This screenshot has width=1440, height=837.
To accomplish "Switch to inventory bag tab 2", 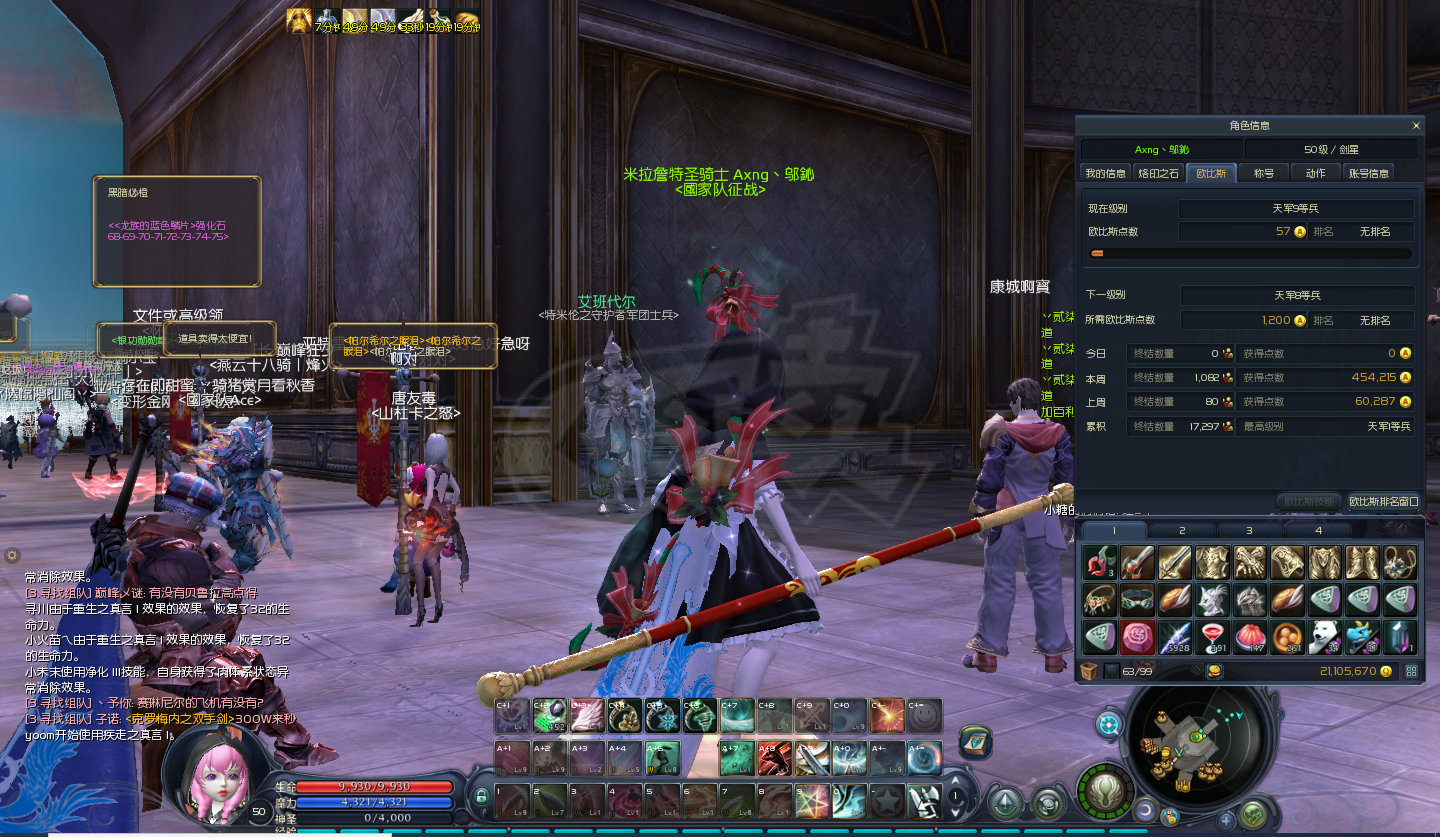I will [1181, 530].
